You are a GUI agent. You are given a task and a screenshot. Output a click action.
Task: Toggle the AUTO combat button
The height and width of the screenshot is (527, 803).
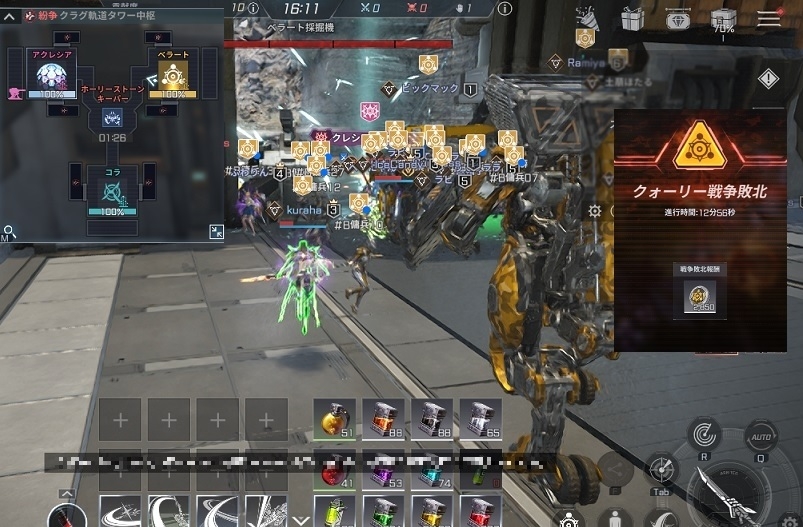760,436
